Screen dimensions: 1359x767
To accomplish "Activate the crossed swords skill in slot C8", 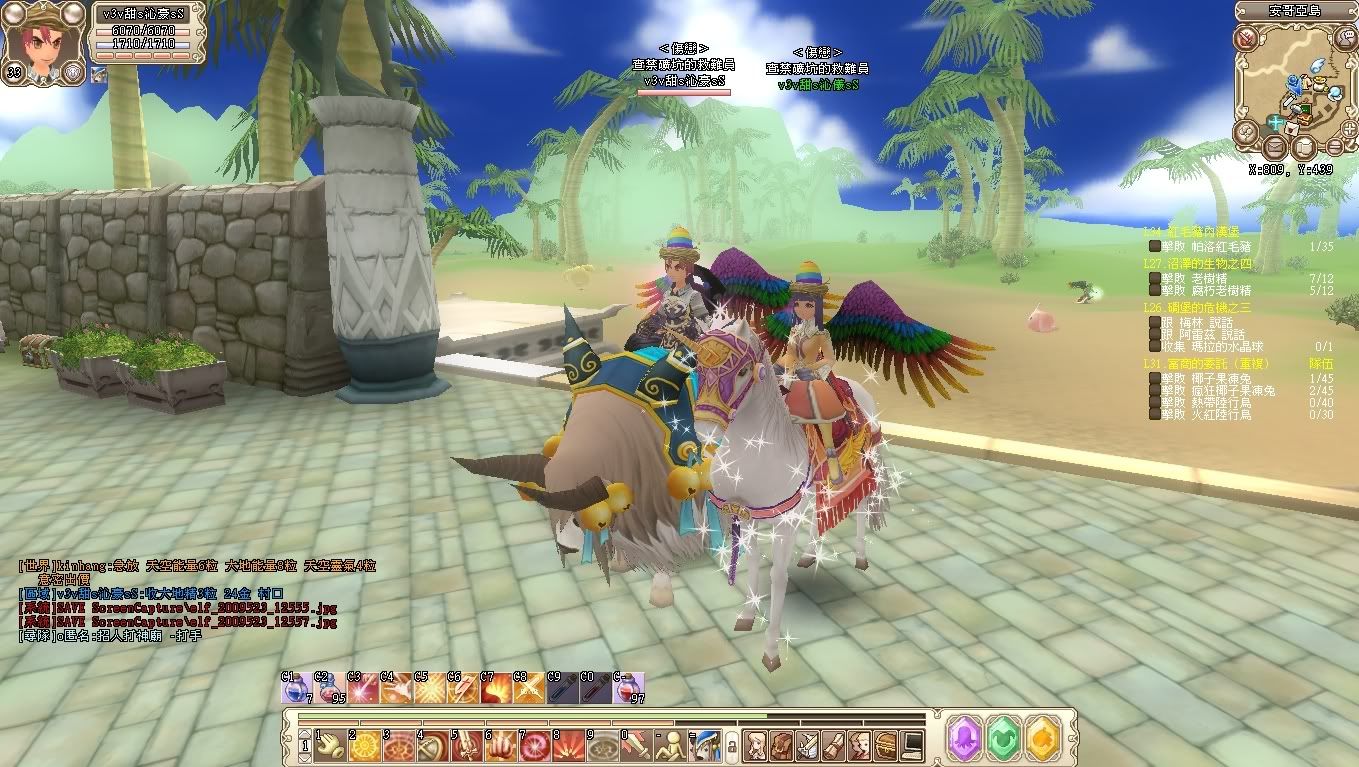I will [529, 689].
